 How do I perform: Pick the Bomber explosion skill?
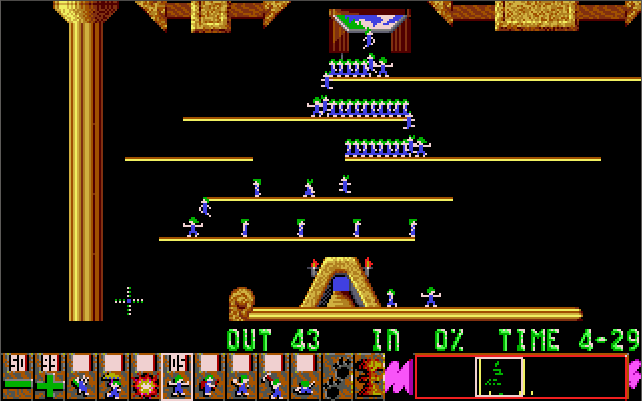[145, 376]
